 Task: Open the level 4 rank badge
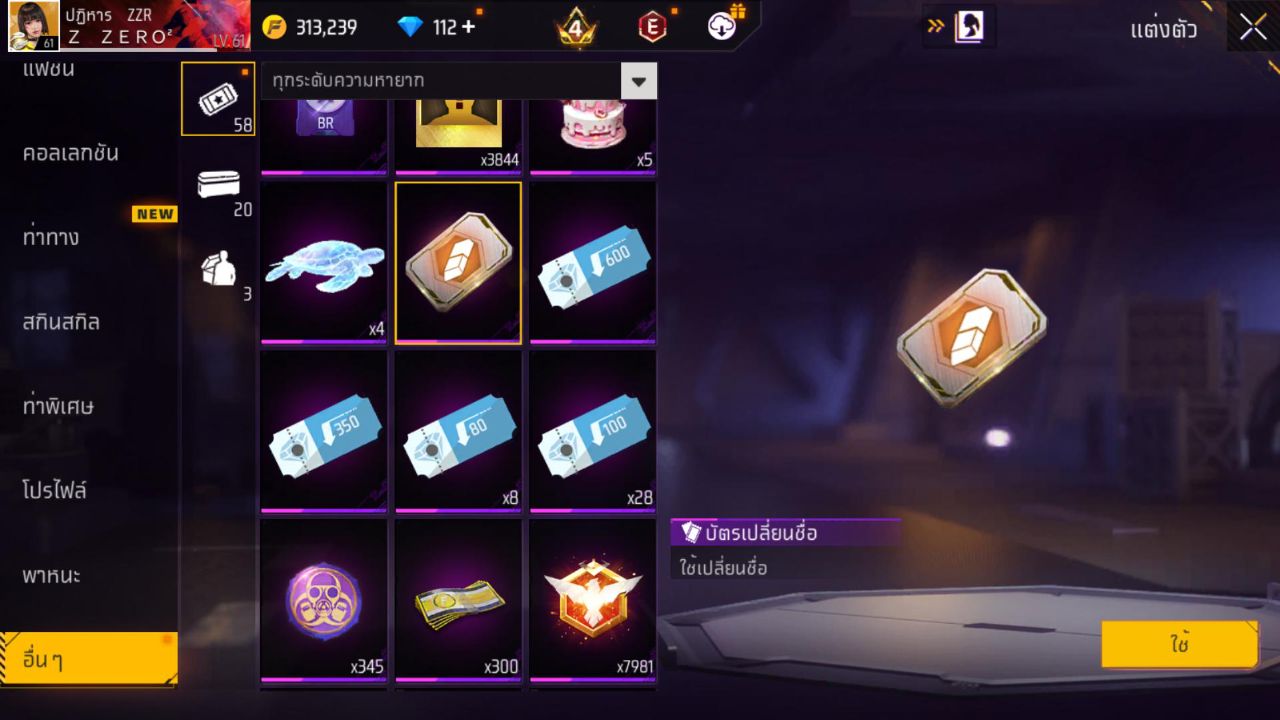click(573, 27)
